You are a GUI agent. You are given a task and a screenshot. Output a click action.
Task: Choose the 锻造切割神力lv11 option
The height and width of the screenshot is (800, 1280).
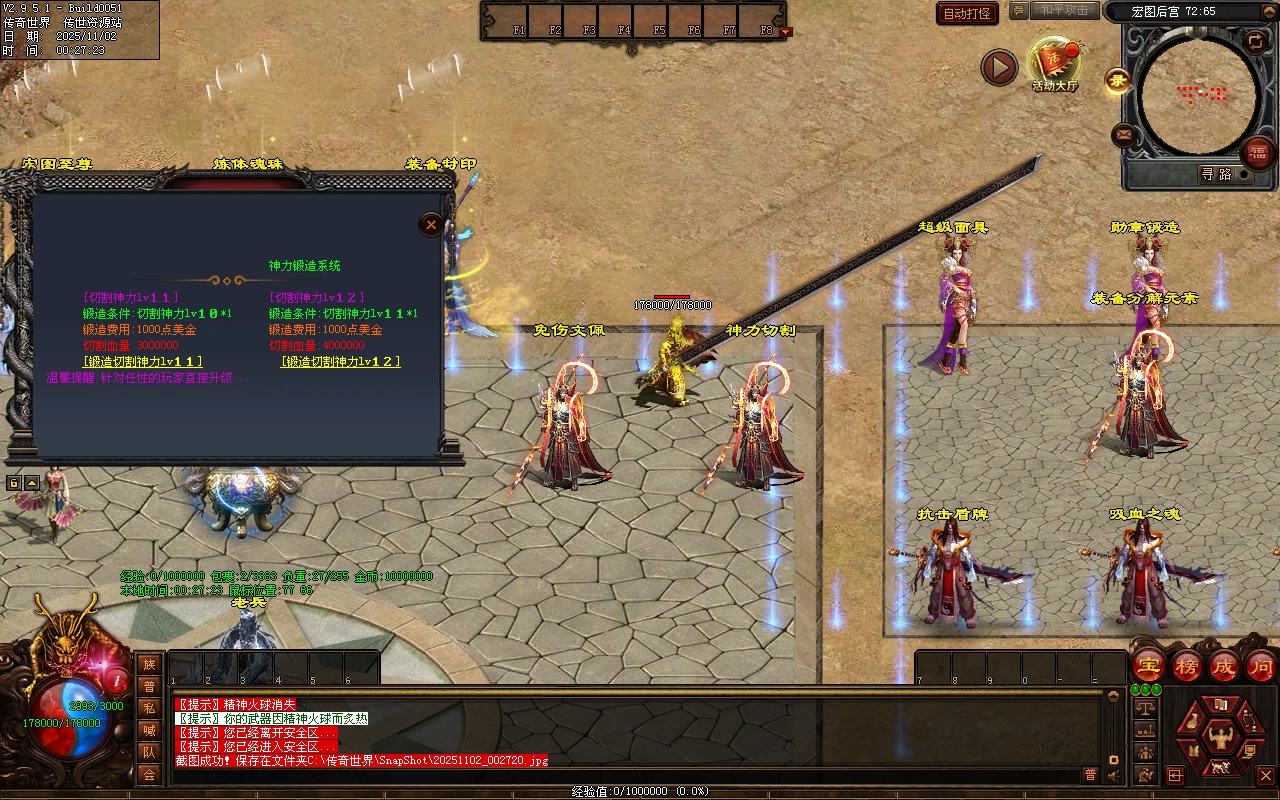pos(143,362)
